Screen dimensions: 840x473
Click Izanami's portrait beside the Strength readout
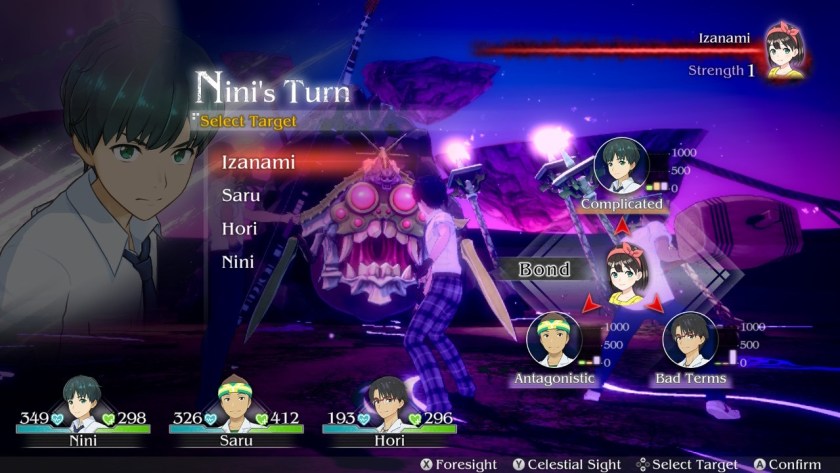coord(786,52)
